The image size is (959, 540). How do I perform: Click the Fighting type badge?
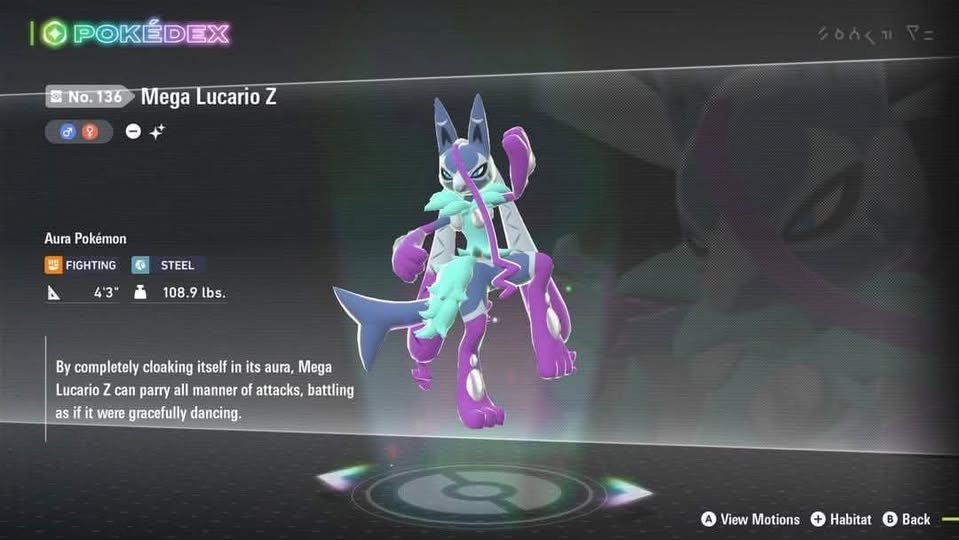pyautogui.click(x=81, y=265)
